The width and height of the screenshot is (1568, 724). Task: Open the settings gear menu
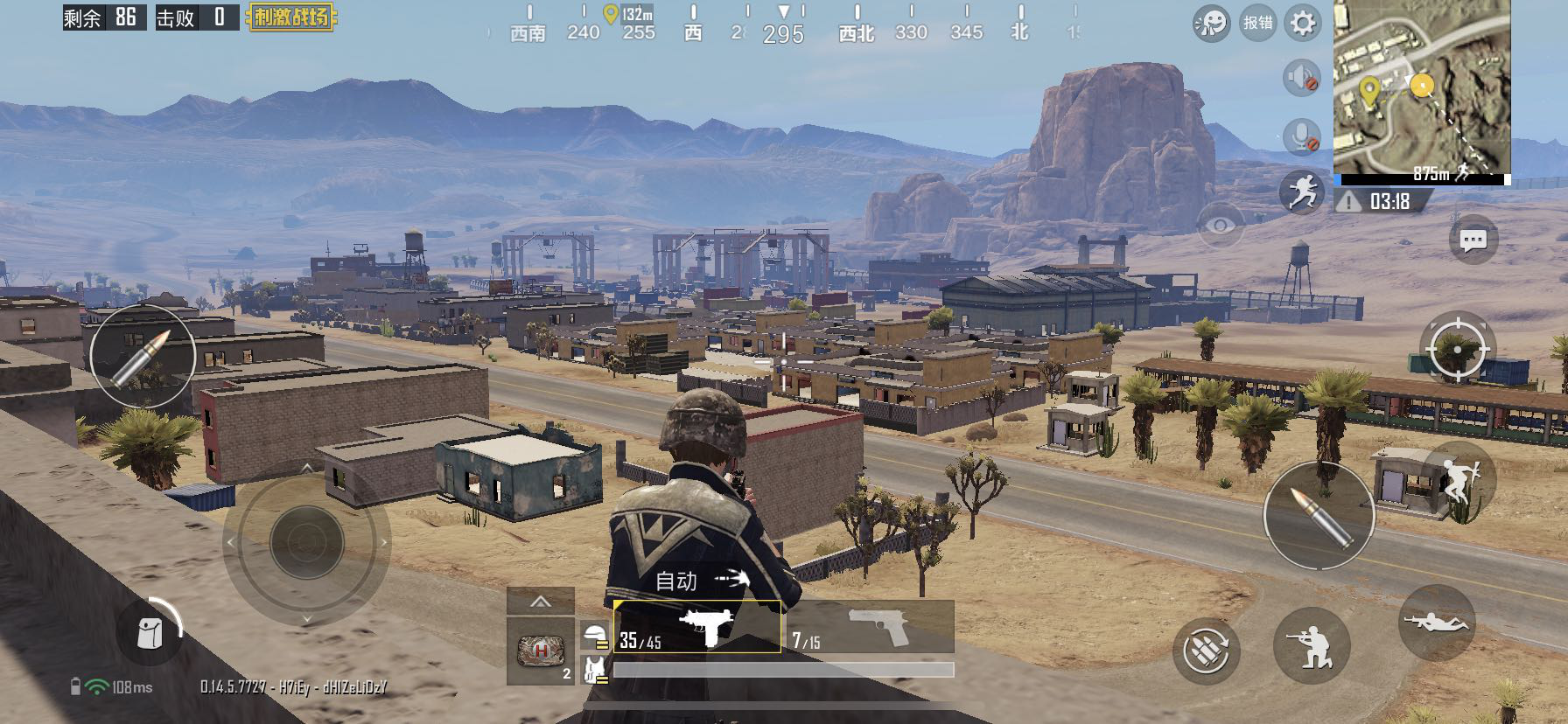pos(1303,24)
